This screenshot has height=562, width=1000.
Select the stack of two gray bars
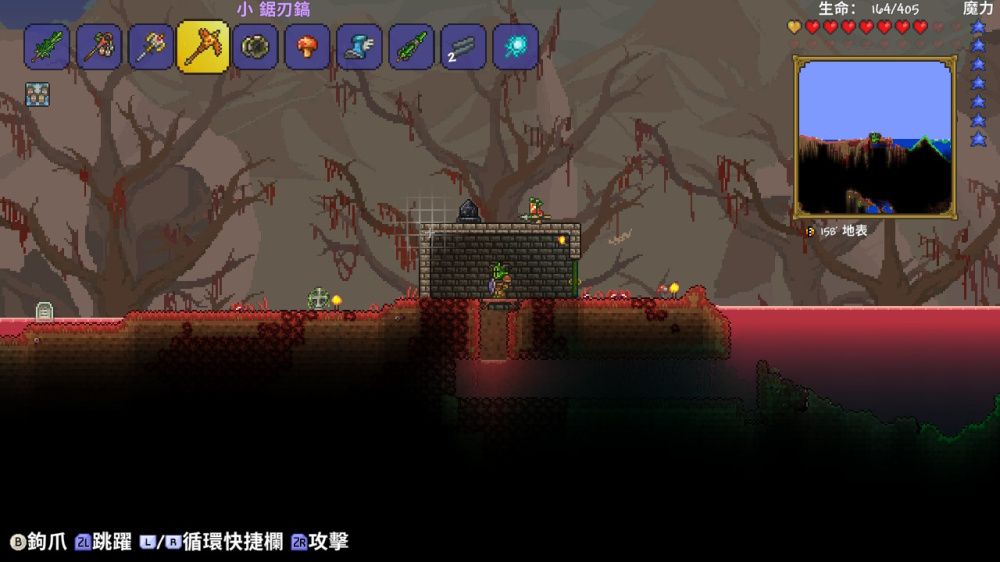tap(464, 47)
